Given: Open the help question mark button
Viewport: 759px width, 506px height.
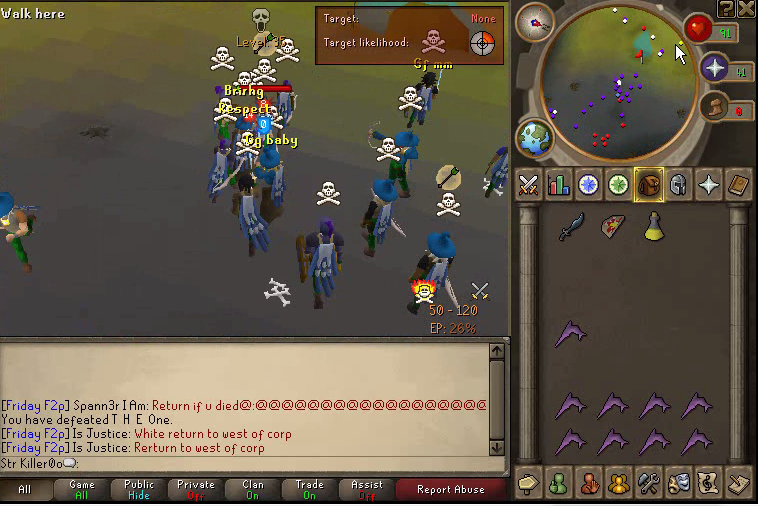Looking at the screenshot, I should coord(727,8).
